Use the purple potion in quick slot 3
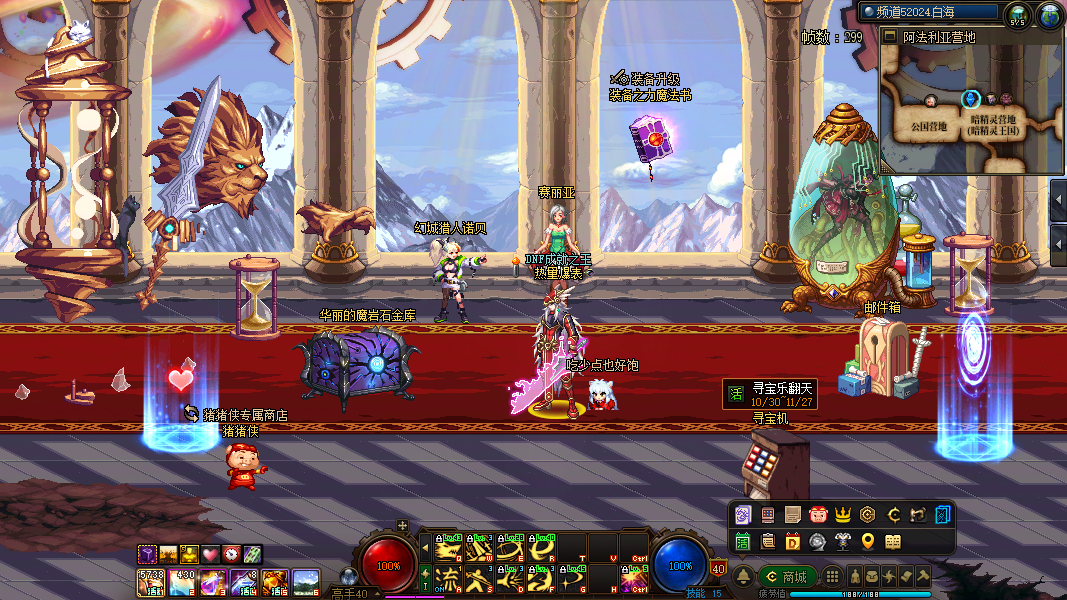The image size is (1067, 600). (x=213, y=580)
